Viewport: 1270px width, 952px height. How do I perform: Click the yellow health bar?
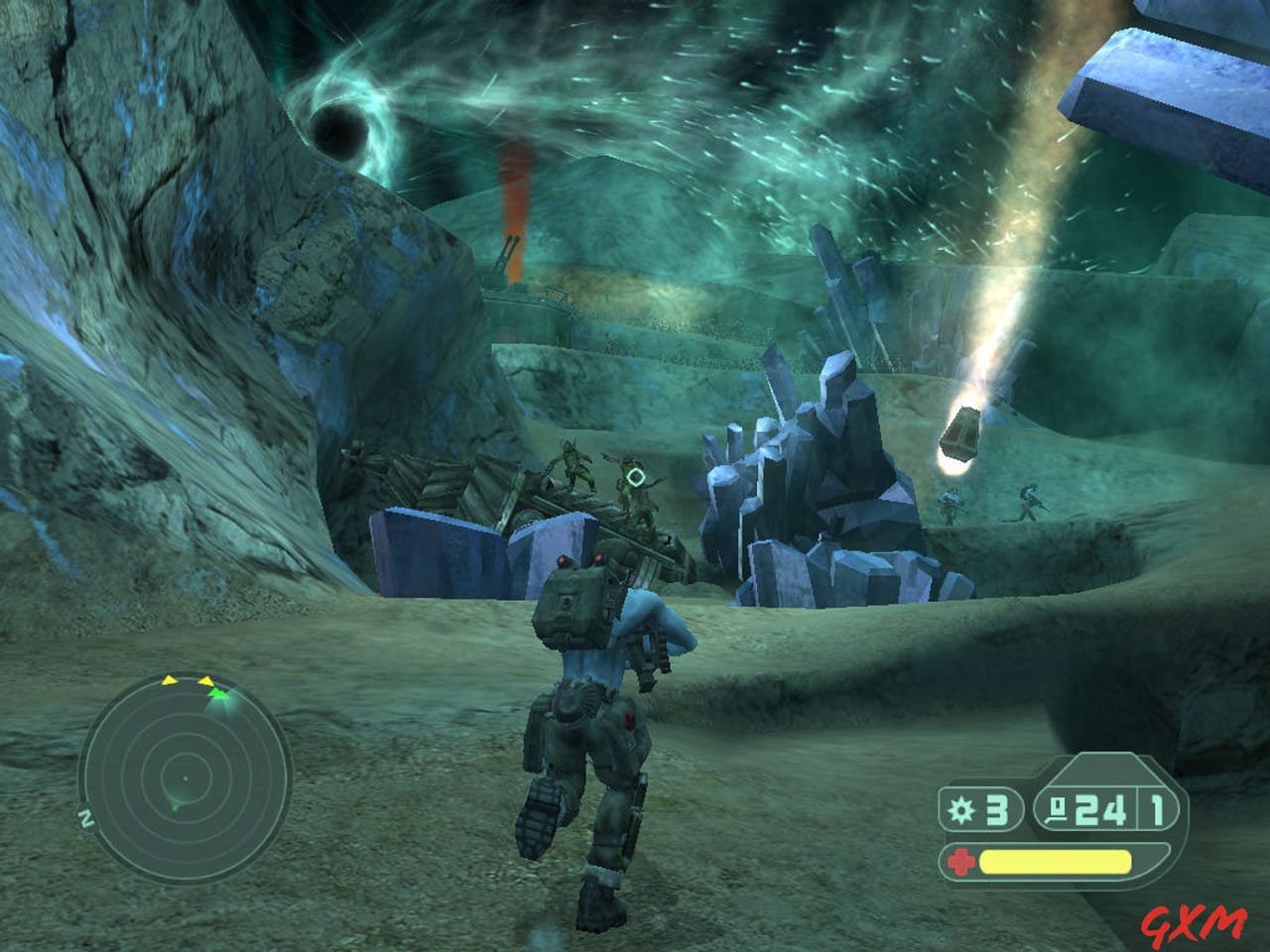coord(1054,861)
